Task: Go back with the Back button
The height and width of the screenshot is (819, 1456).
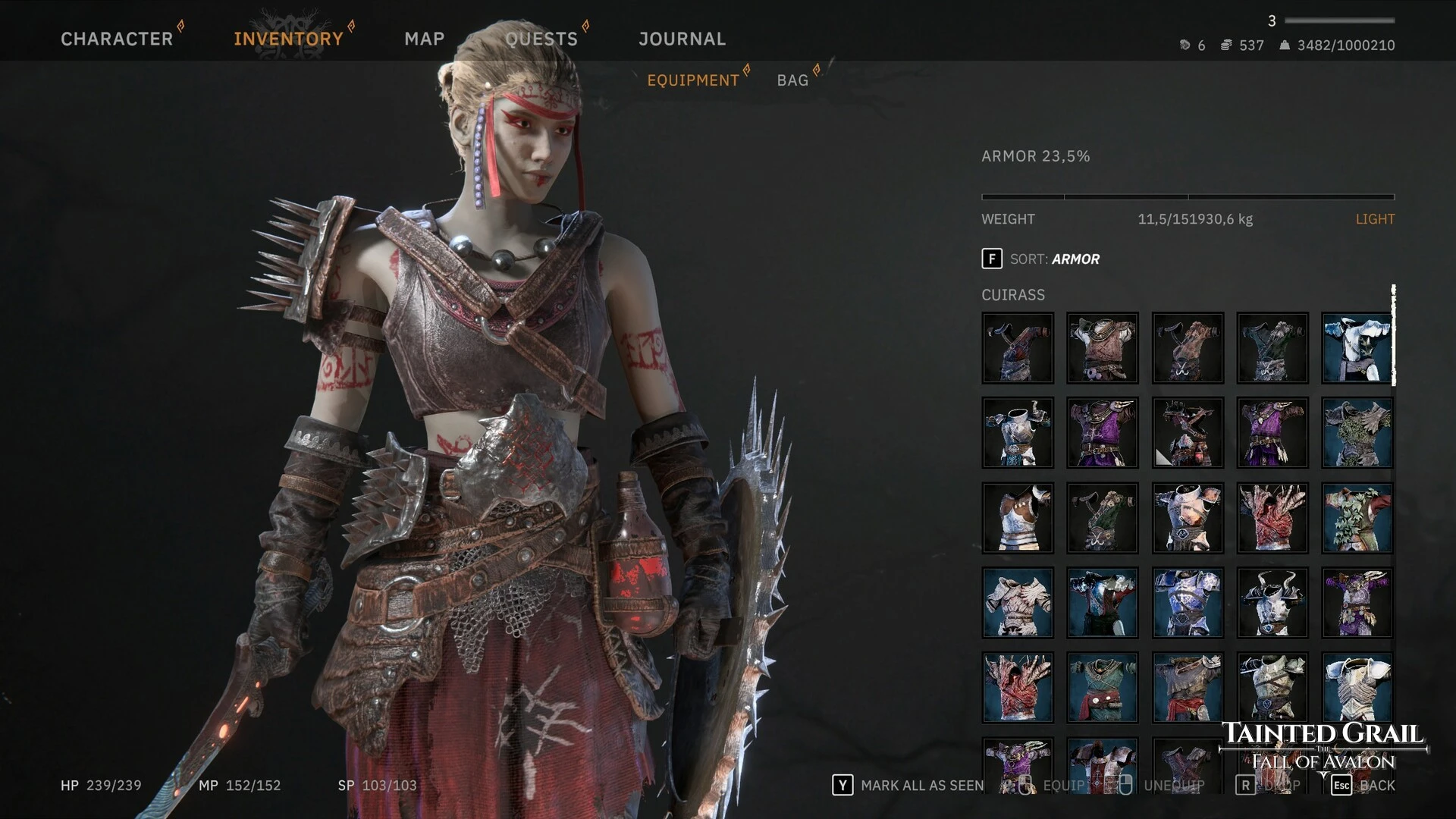Action: [1363, 786]
